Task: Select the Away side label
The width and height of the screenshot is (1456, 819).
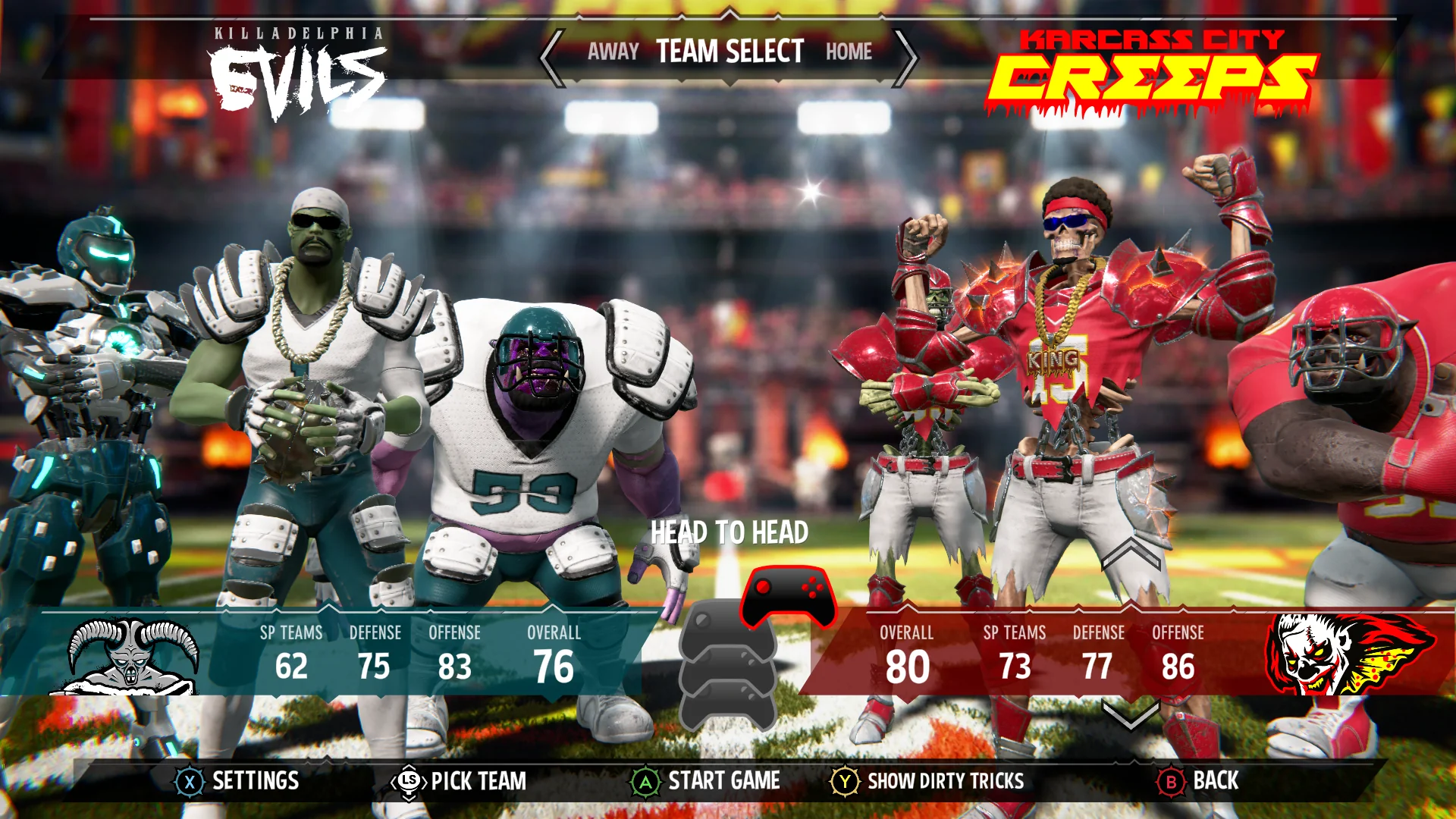Action: click(613, 52)
